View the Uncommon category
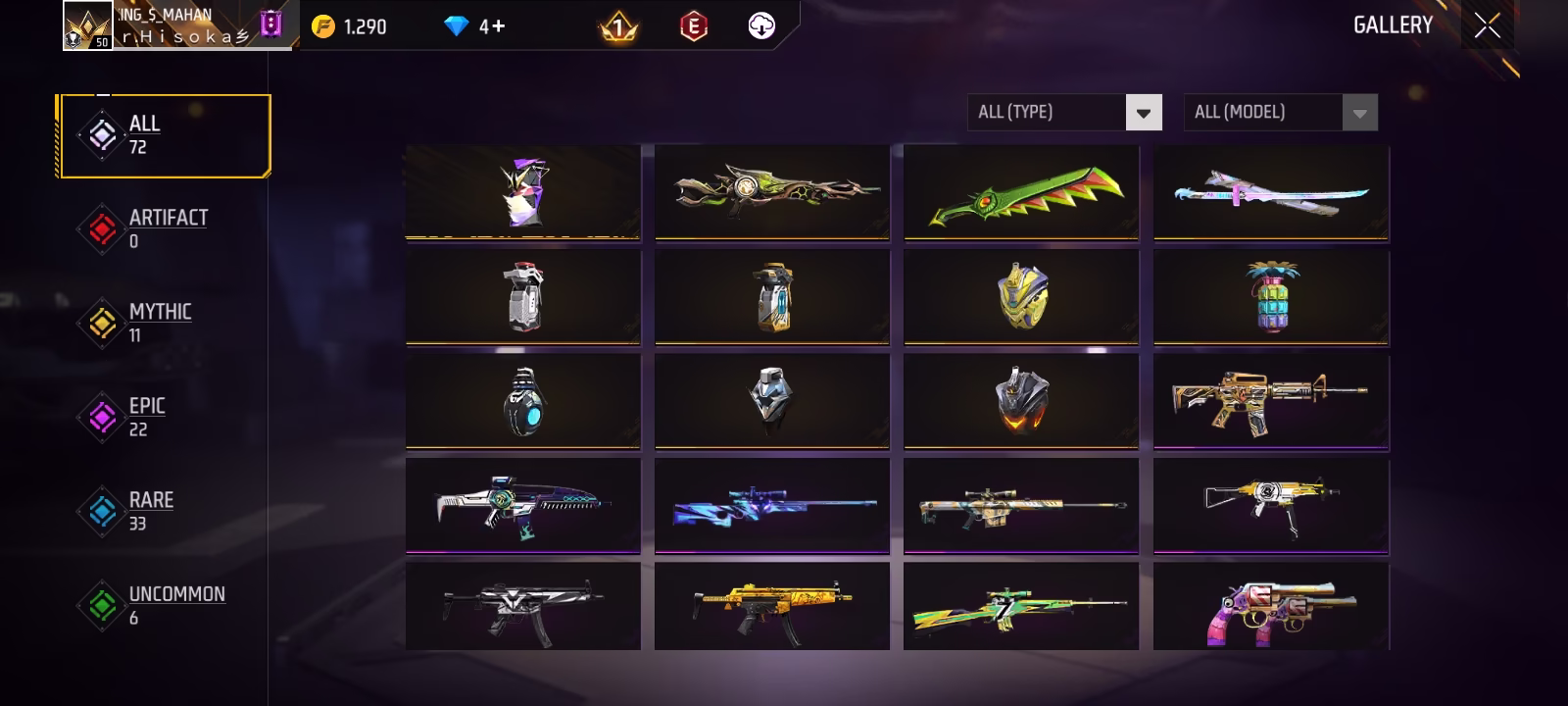The height and width of the screenshot is (706, 1568). (x=174, y=605)
